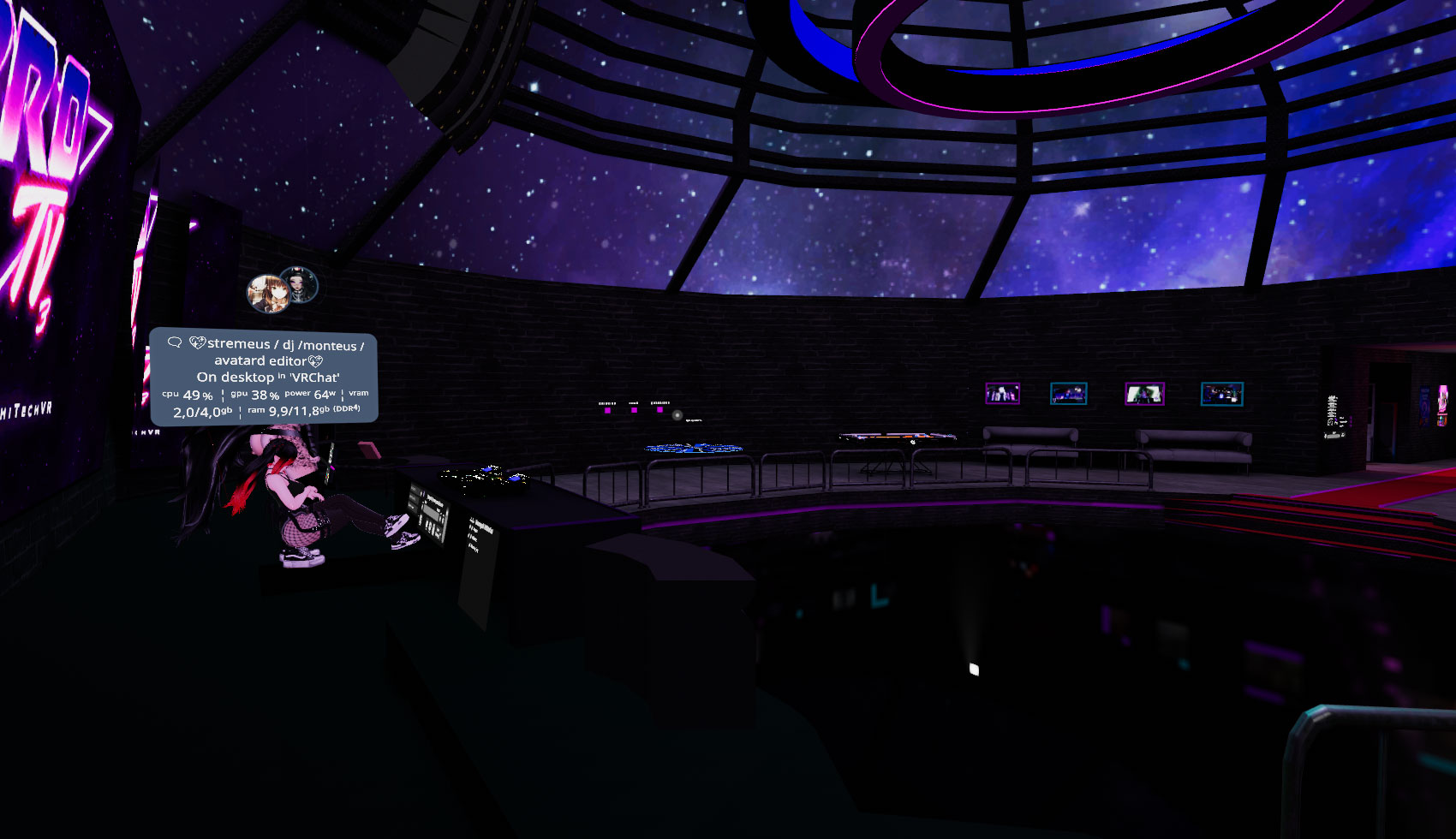This screenshot has height=839, width=1456.
Task: Toggle the middle magenta wall switch
Action: [634, 410]
